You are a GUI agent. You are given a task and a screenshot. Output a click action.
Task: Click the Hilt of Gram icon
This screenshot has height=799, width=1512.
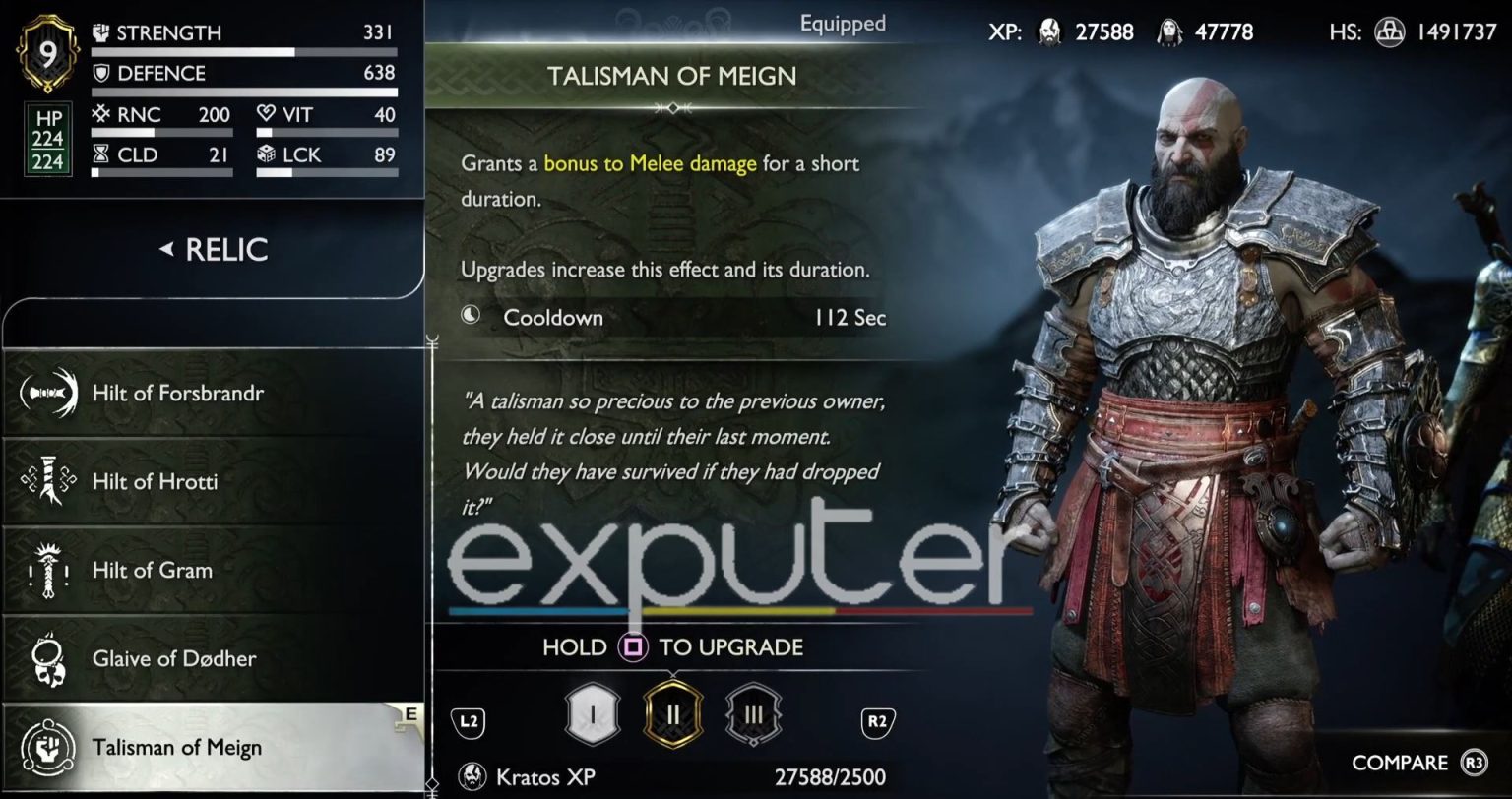click(x=49, y=570)
